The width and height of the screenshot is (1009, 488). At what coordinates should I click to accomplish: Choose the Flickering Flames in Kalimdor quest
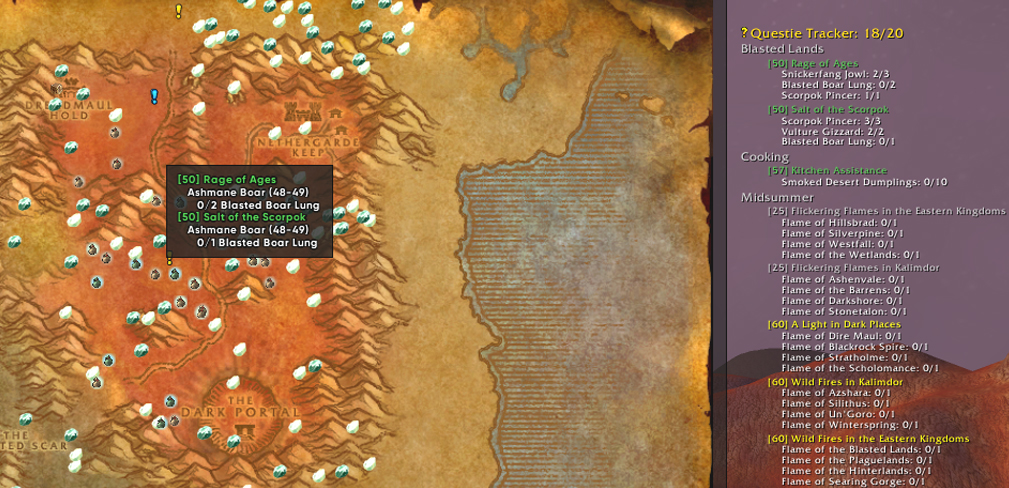pos(853,267)
